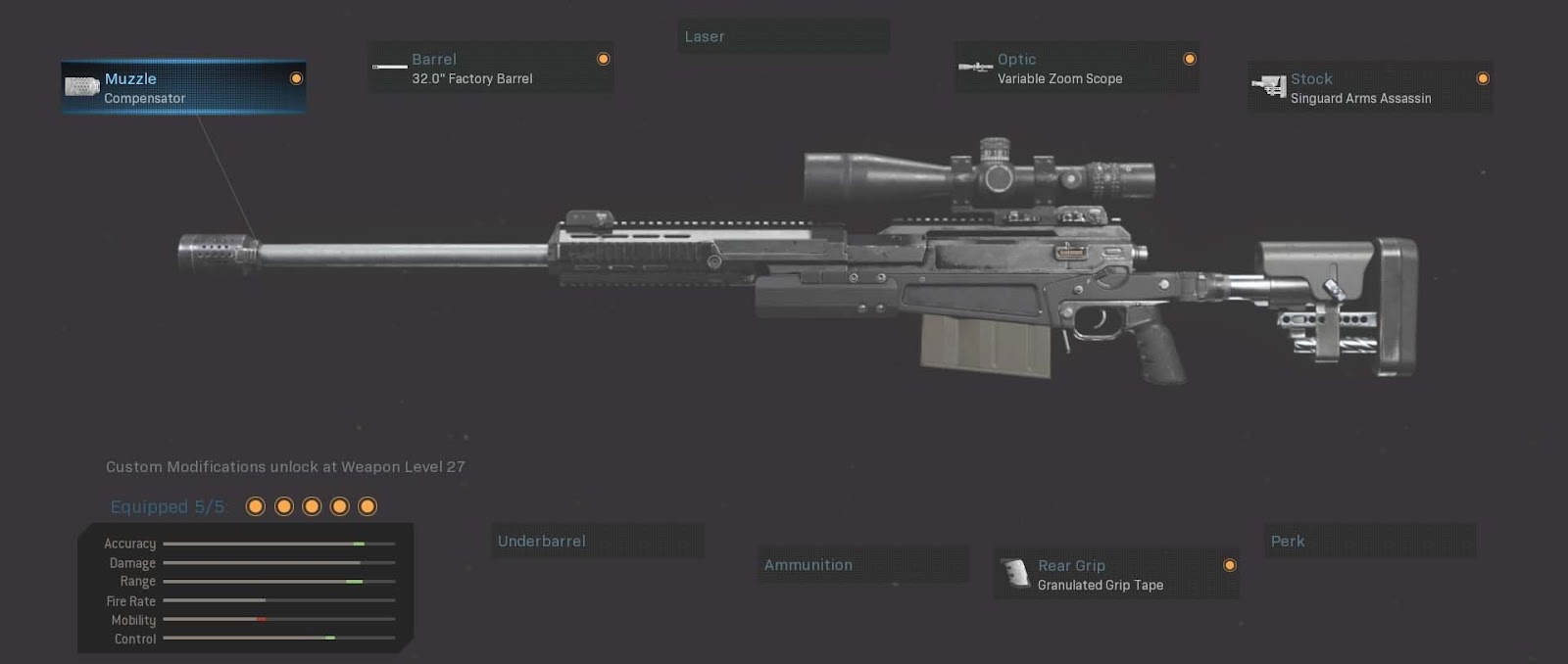Select the Muzzle Compensator attachment slot
The image size is (1568, 664).
(x=183, y=87)
